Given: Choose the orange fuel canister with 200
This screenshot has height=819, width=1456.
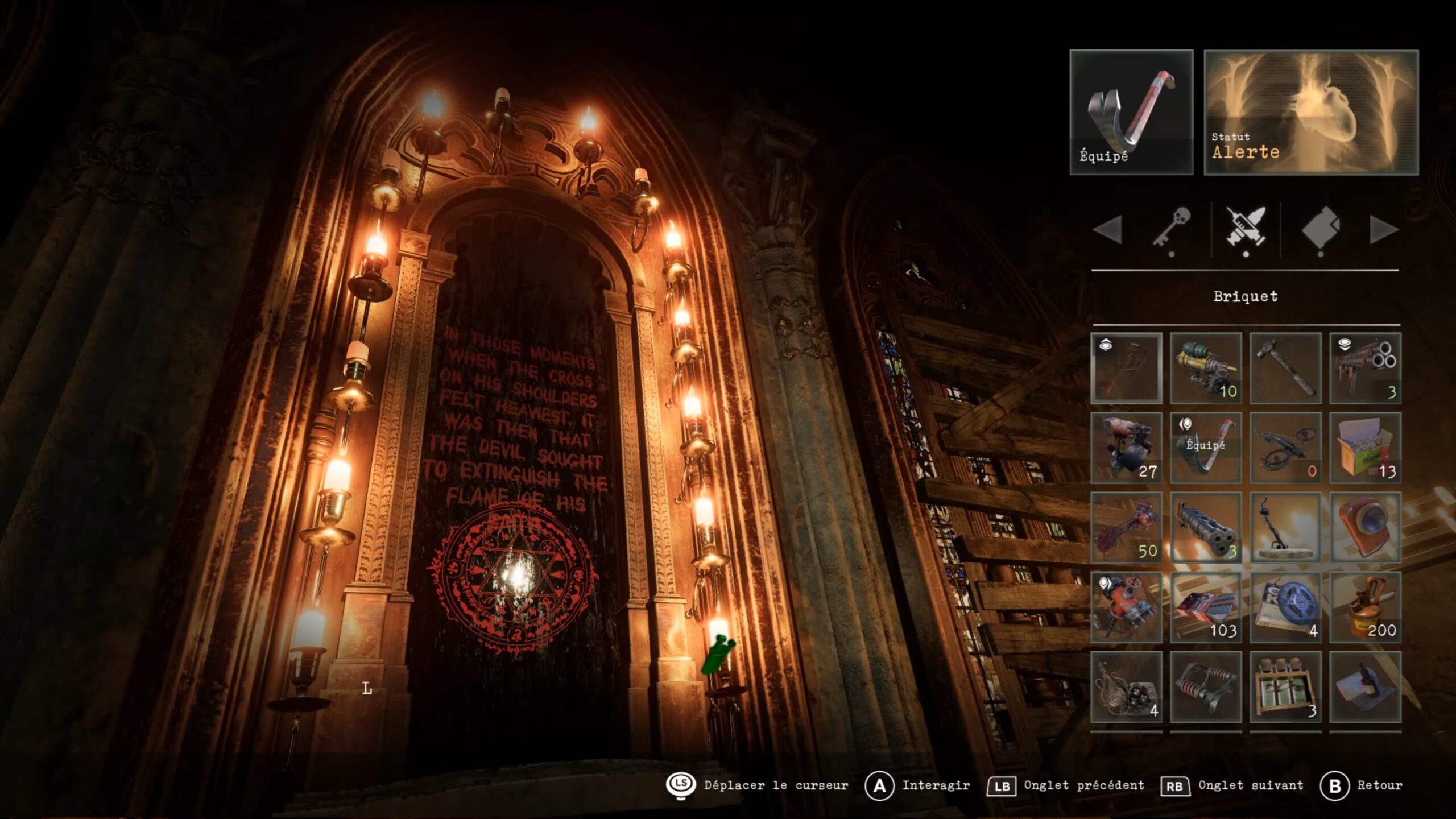Looking at the screenshot, I should (x=1365, y=607).
